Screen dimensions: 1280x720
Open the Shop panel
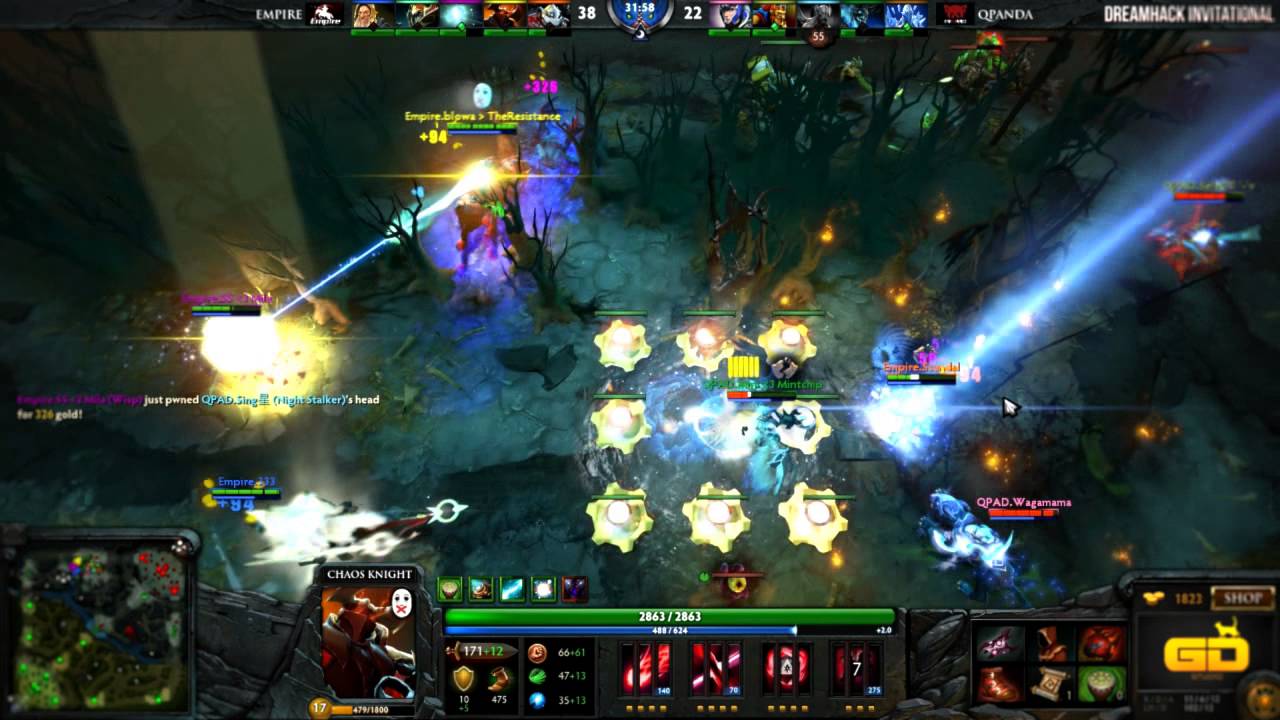pos(1243,599)
